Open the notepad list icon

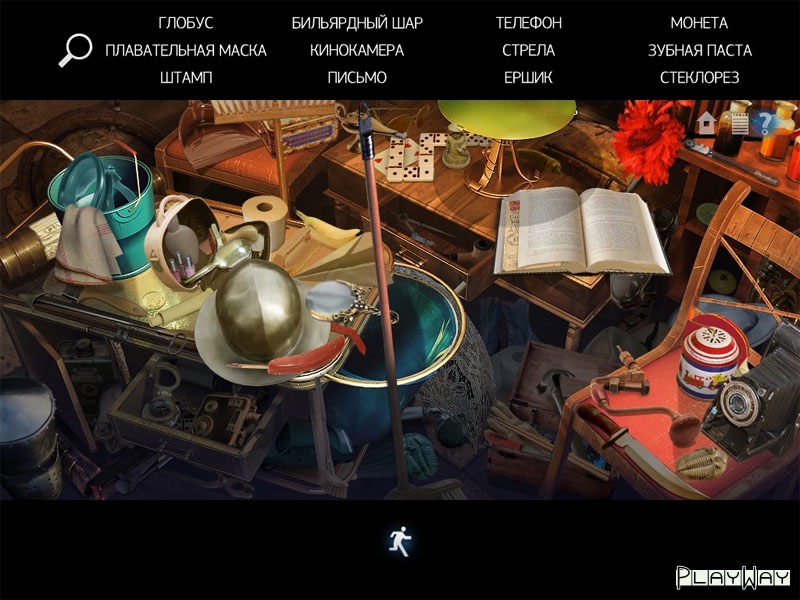point(739,123)
